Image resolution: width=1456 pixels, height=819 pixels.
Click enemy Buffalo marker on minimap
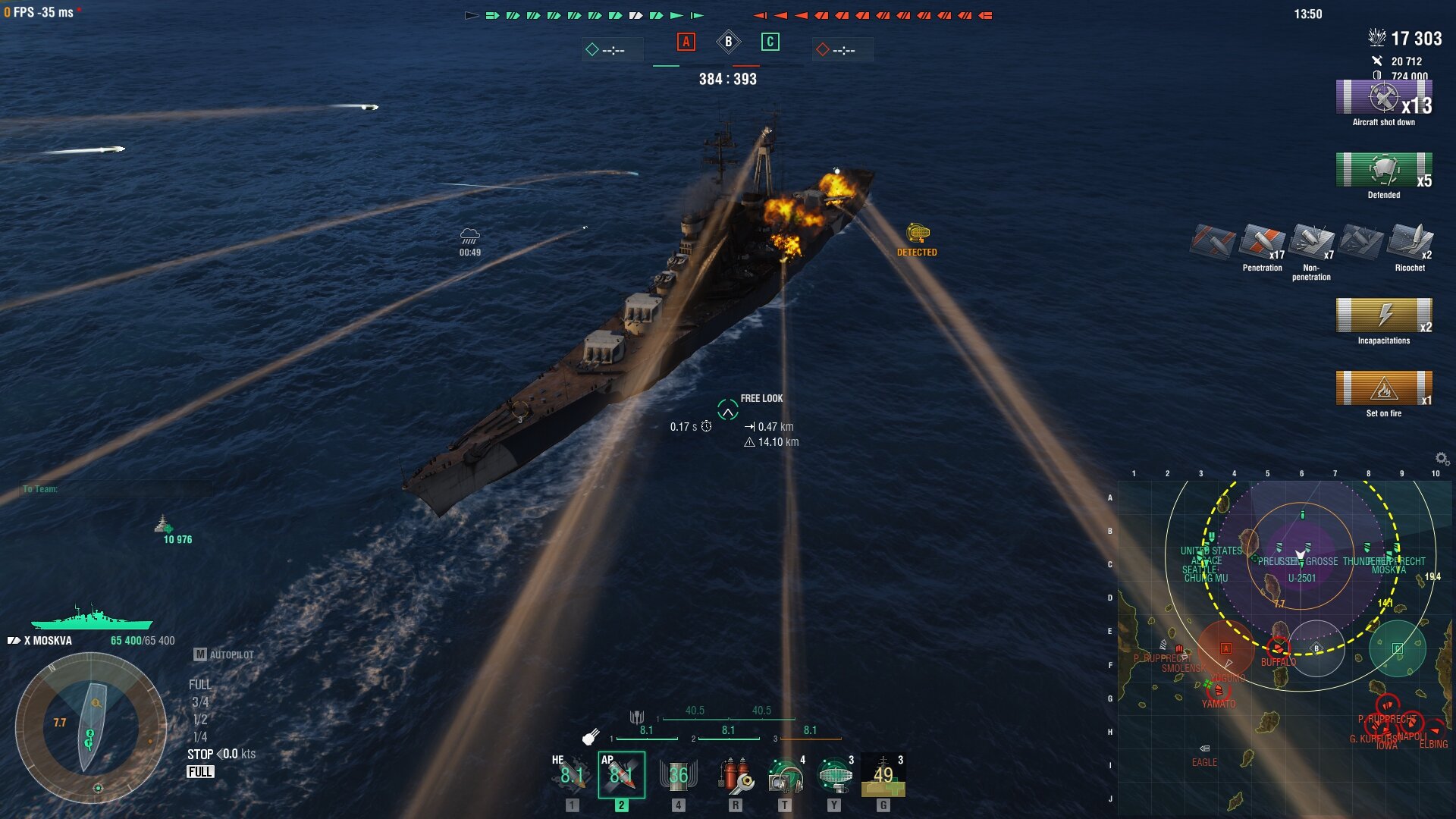[1278, 648]
